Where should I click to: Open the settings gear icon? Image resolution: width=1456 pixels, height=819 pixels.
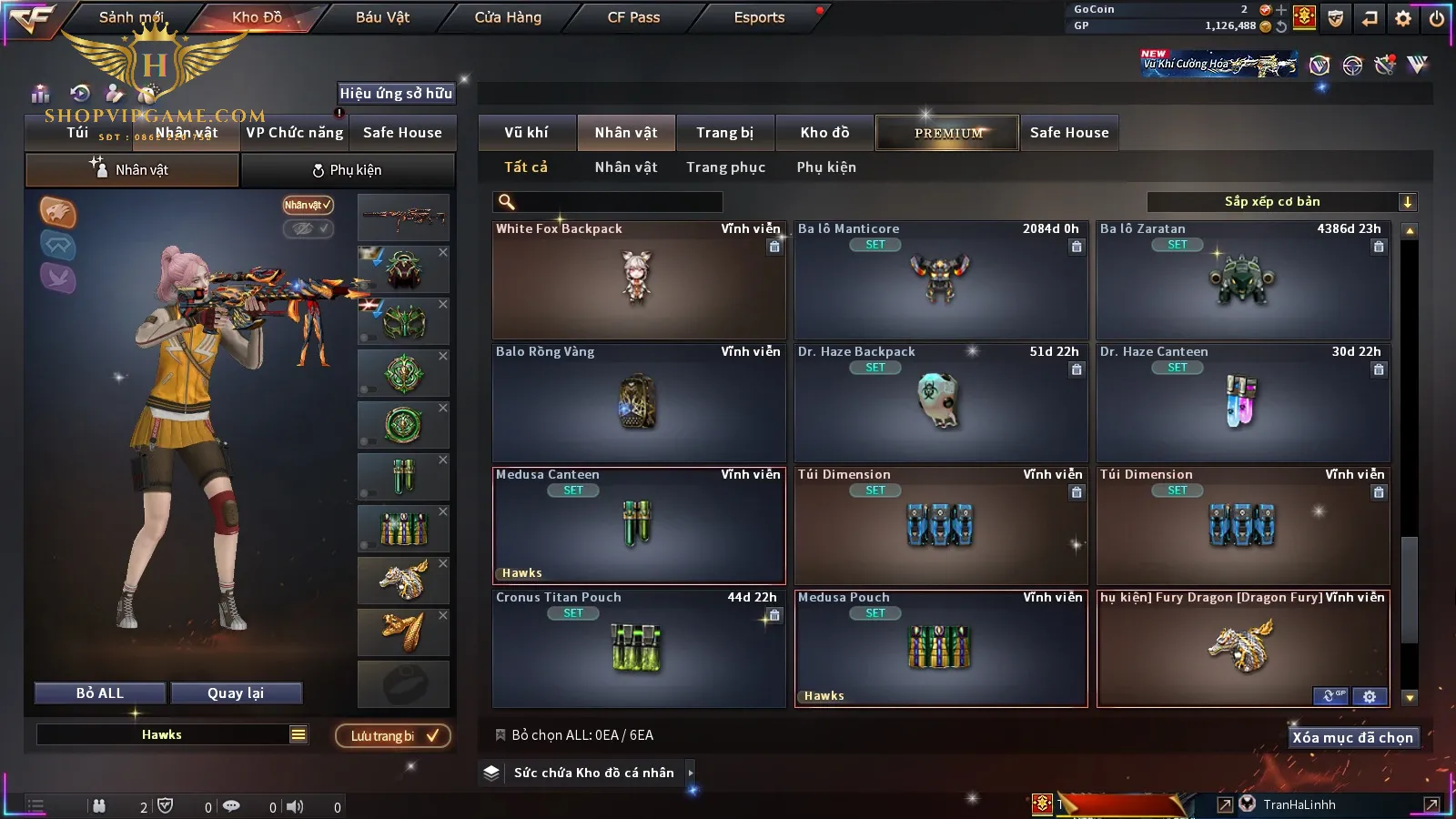(1403, 18)
